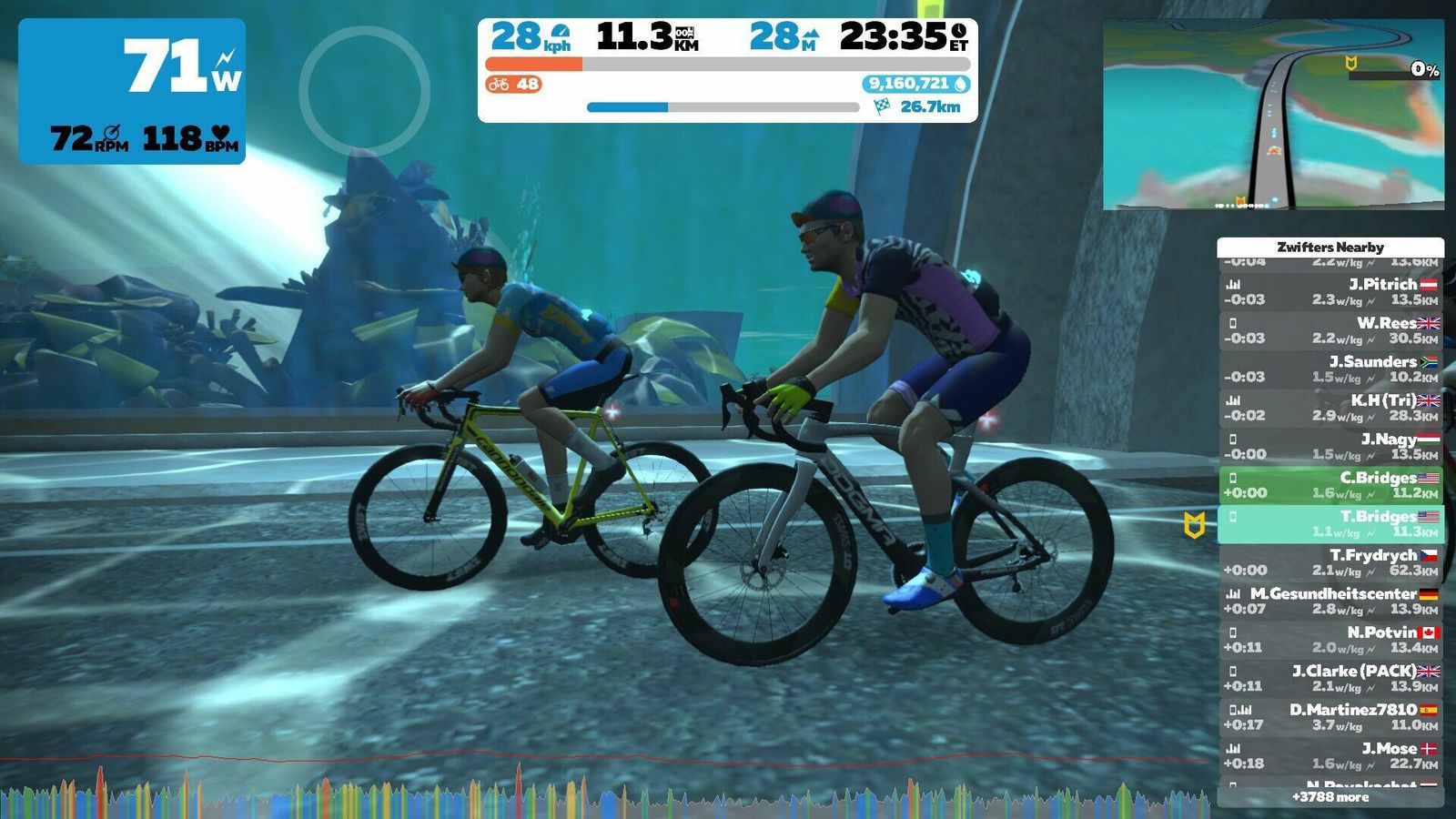Click the Zwifters Nearby header

(x=1330, y=247)
